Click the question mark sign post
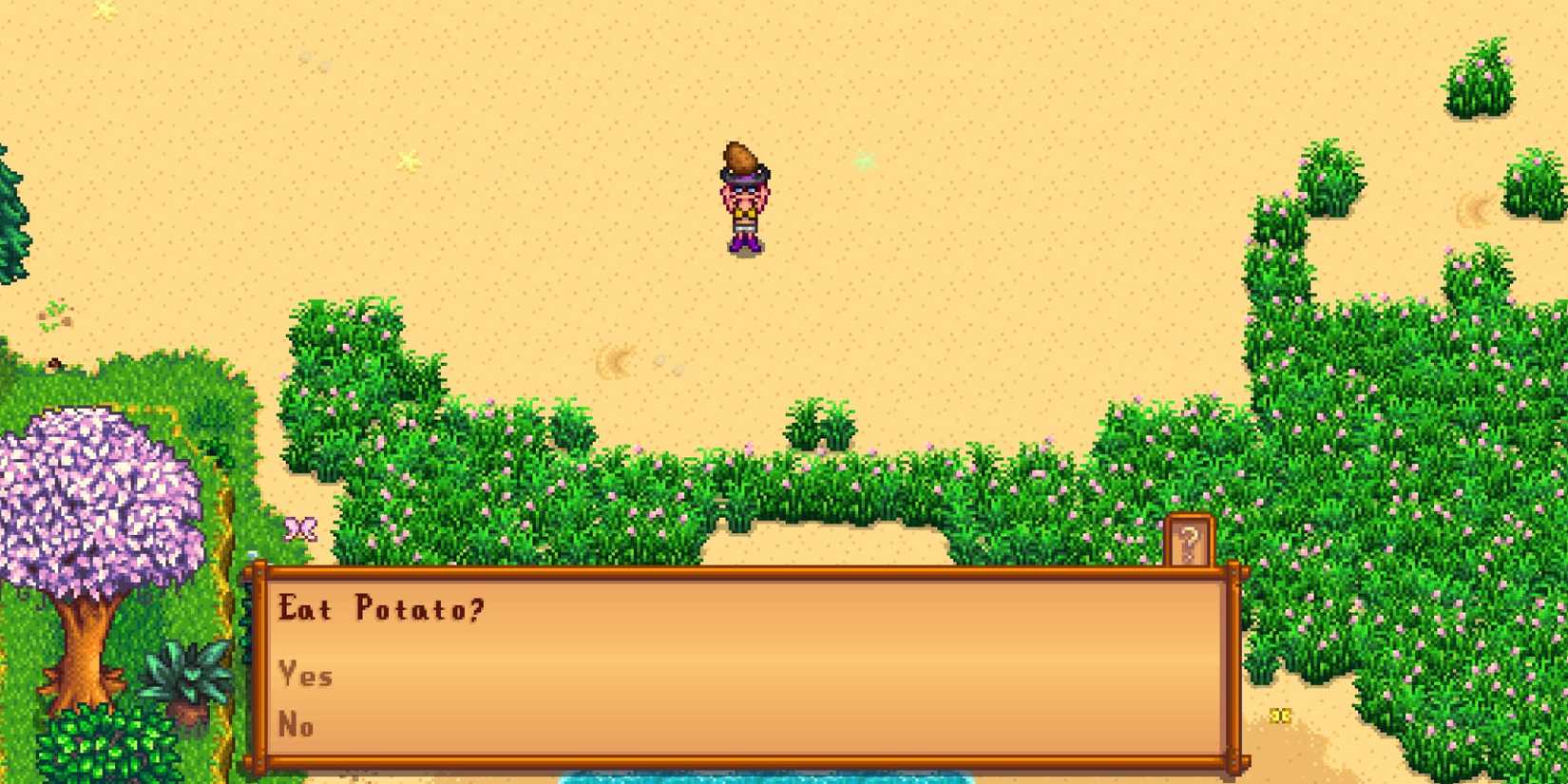1568x784 pixels. tap(1187, 537)
